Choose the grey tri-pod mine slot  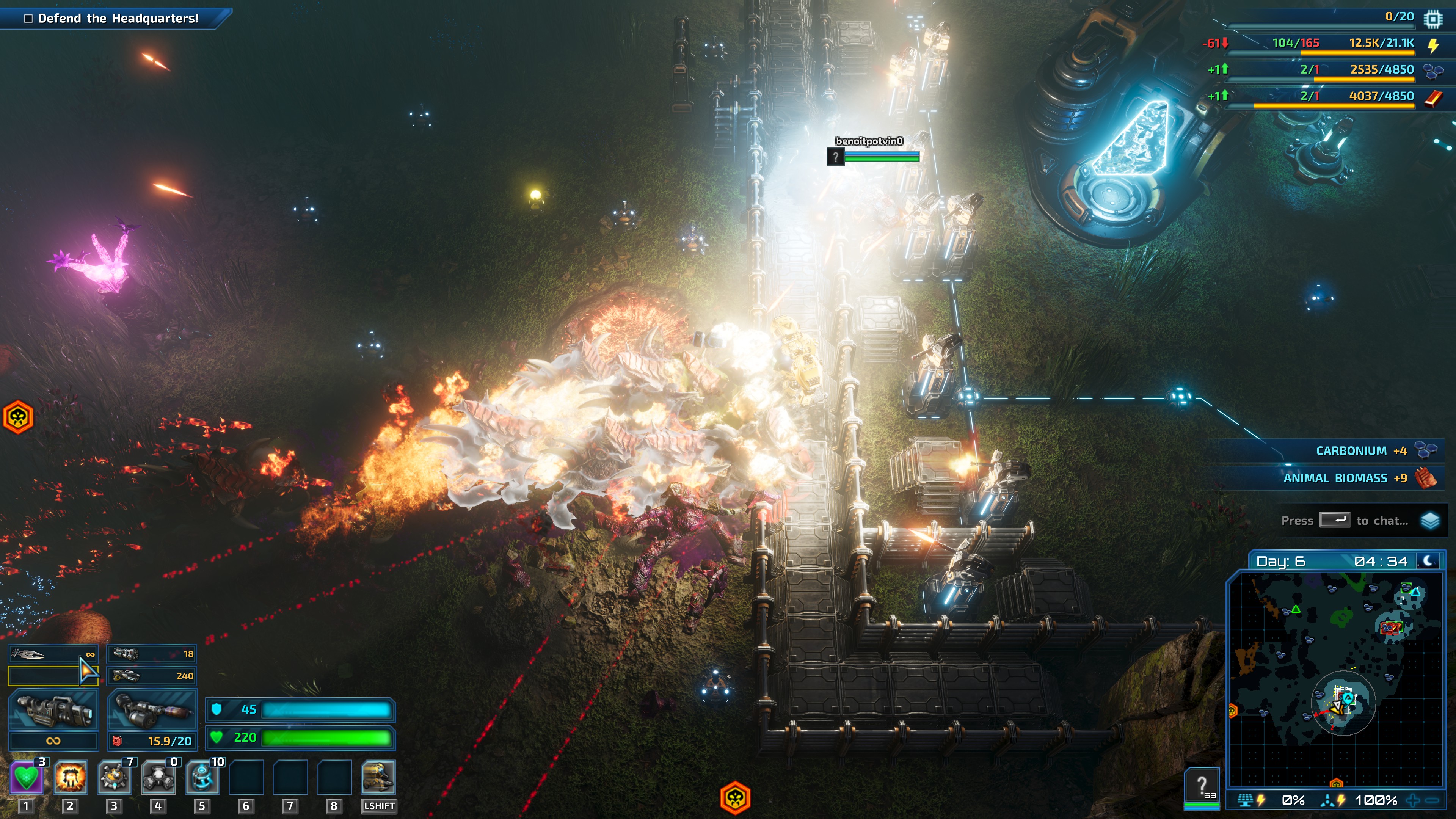[158, 777]
